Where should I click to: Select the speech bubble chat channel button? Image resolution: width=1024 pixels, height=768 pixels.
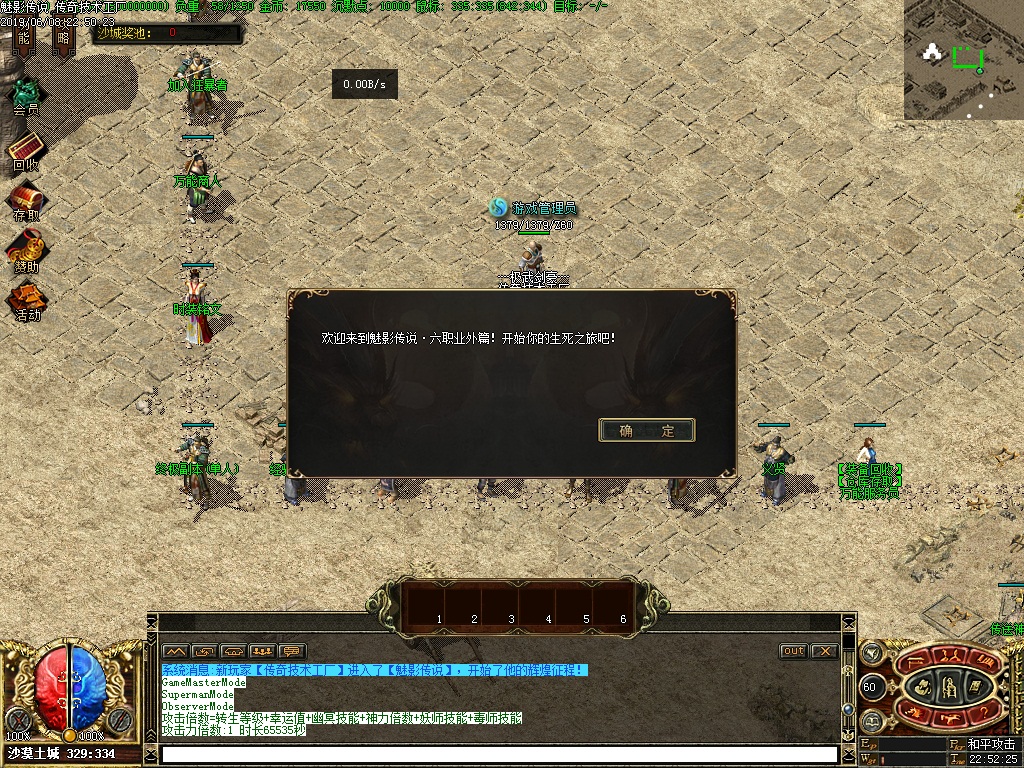[x=291, y=651]
